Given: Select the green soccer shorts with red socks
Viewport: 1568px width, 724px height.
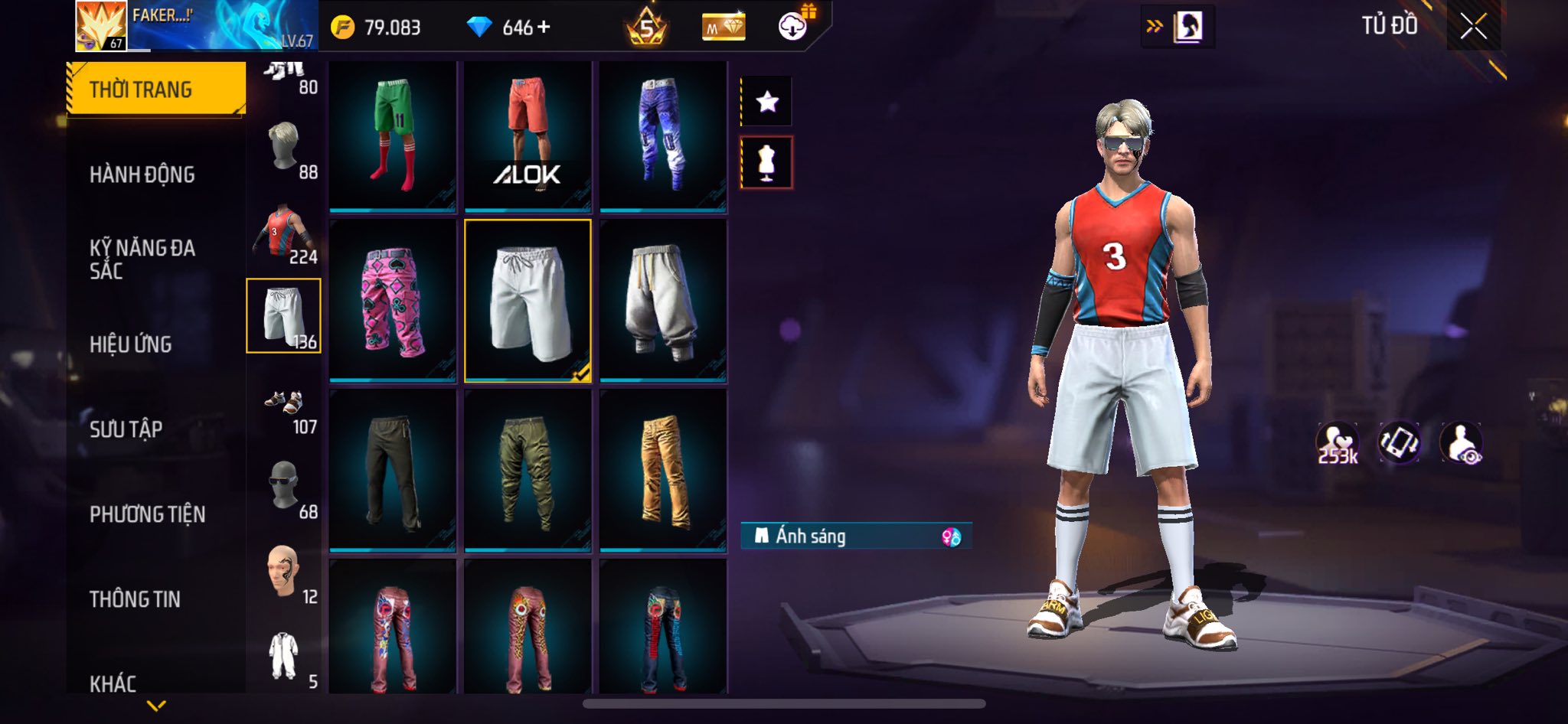Looking at the screenshot, I should pyautogui.click(x=393, y=135).
